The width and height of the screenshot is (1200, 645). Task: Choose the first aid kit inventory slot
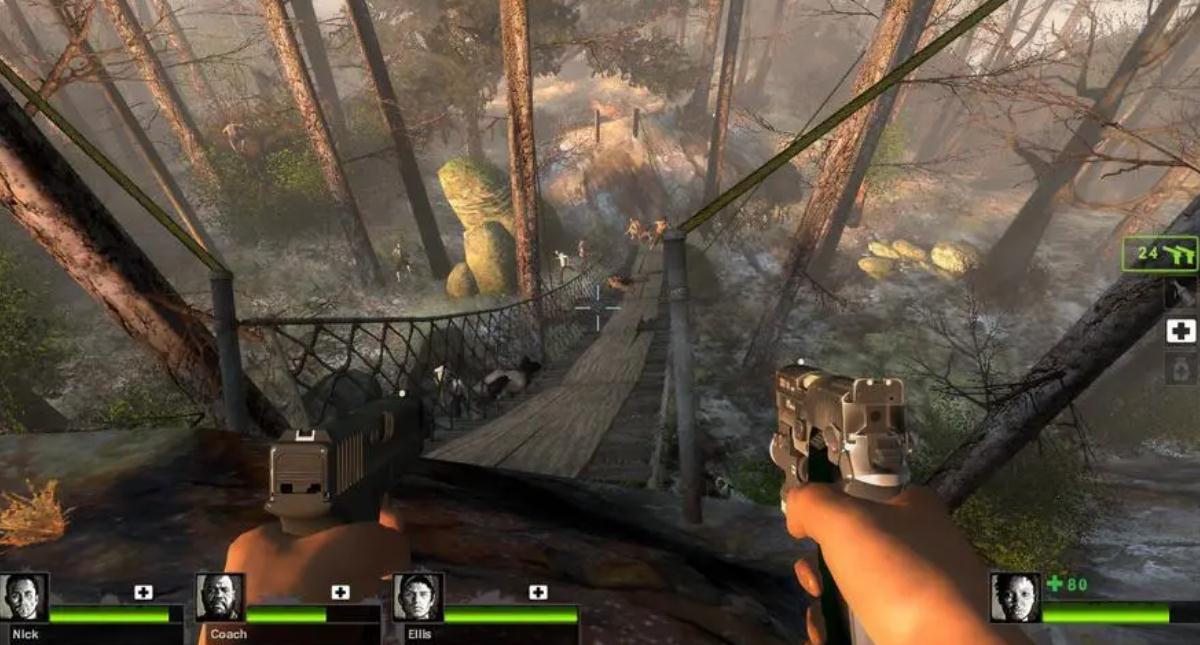[x=1181, y=331]
